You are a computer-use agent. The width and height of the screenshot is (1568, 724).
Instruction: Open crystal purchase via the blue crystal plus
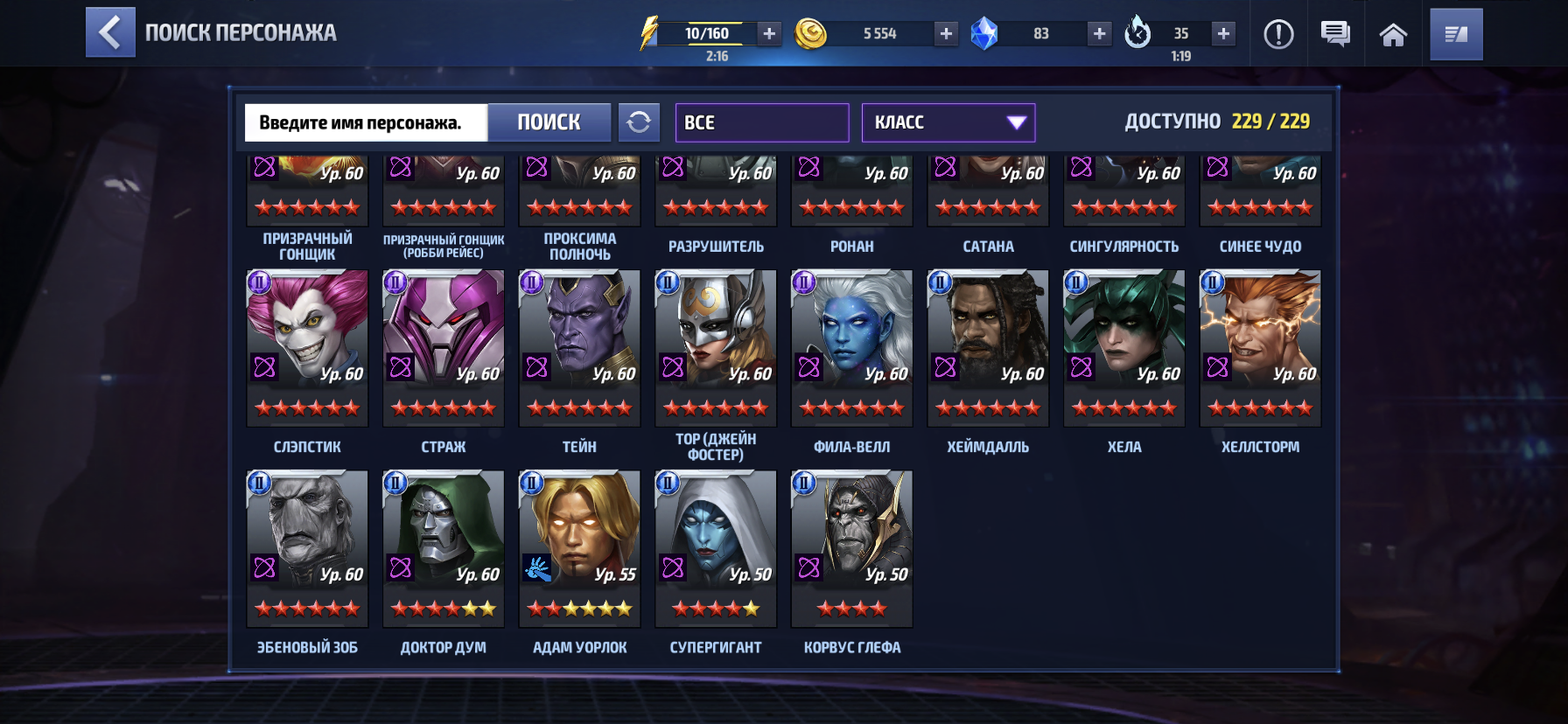click(x=1098, y=35)
